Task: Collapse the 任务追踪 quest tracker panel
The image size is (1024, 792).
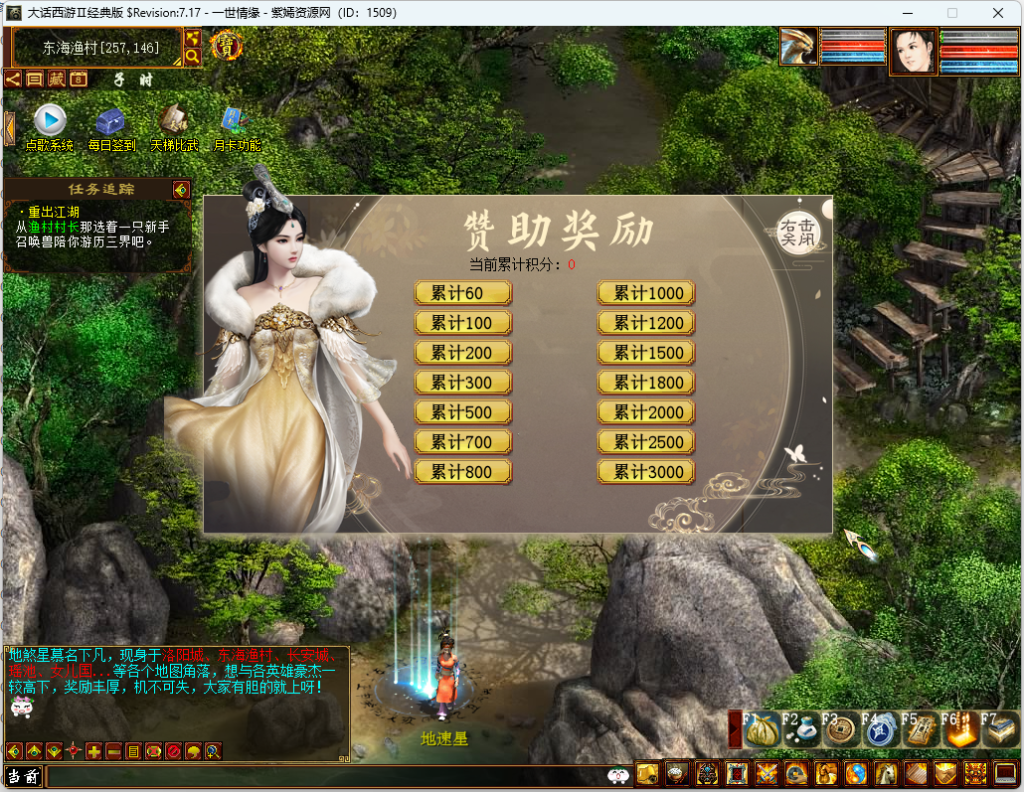Action: tap(180, 189)
